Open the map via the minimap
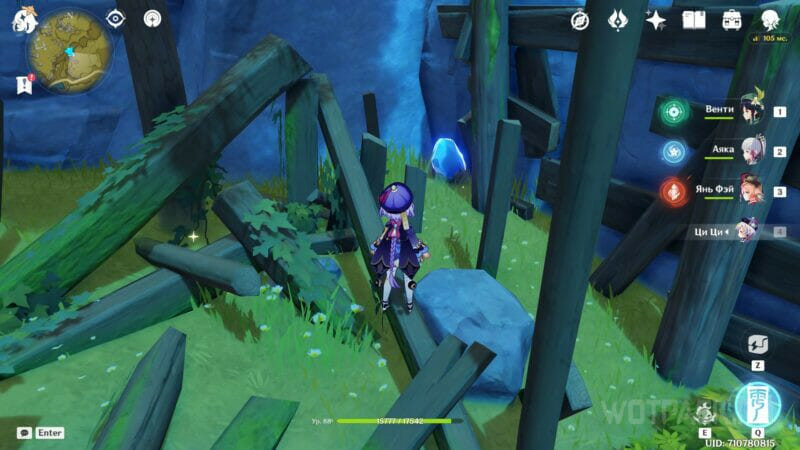This screenshot has height=450, width=800. pyautogui.click(x=69, y=48)
